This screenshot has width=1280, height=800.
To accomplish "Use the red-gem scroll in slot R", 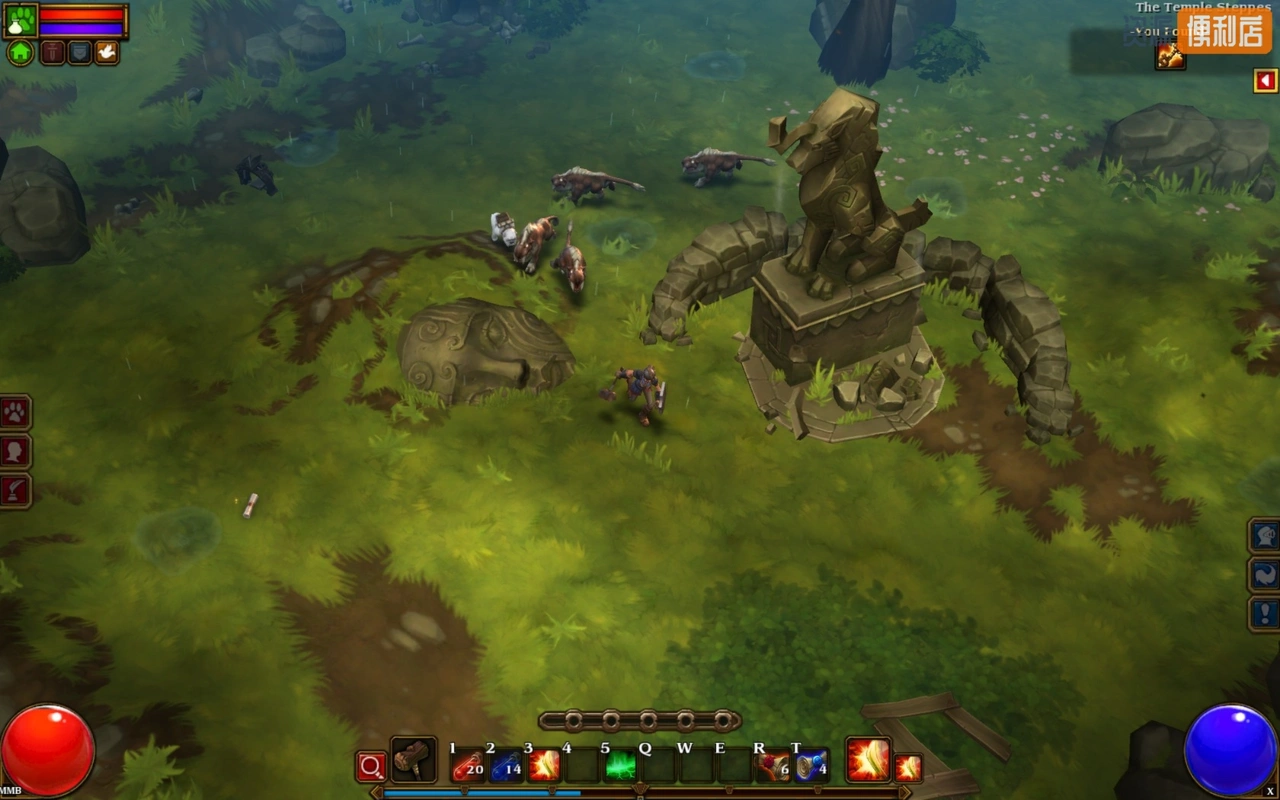I will [772, 766].
